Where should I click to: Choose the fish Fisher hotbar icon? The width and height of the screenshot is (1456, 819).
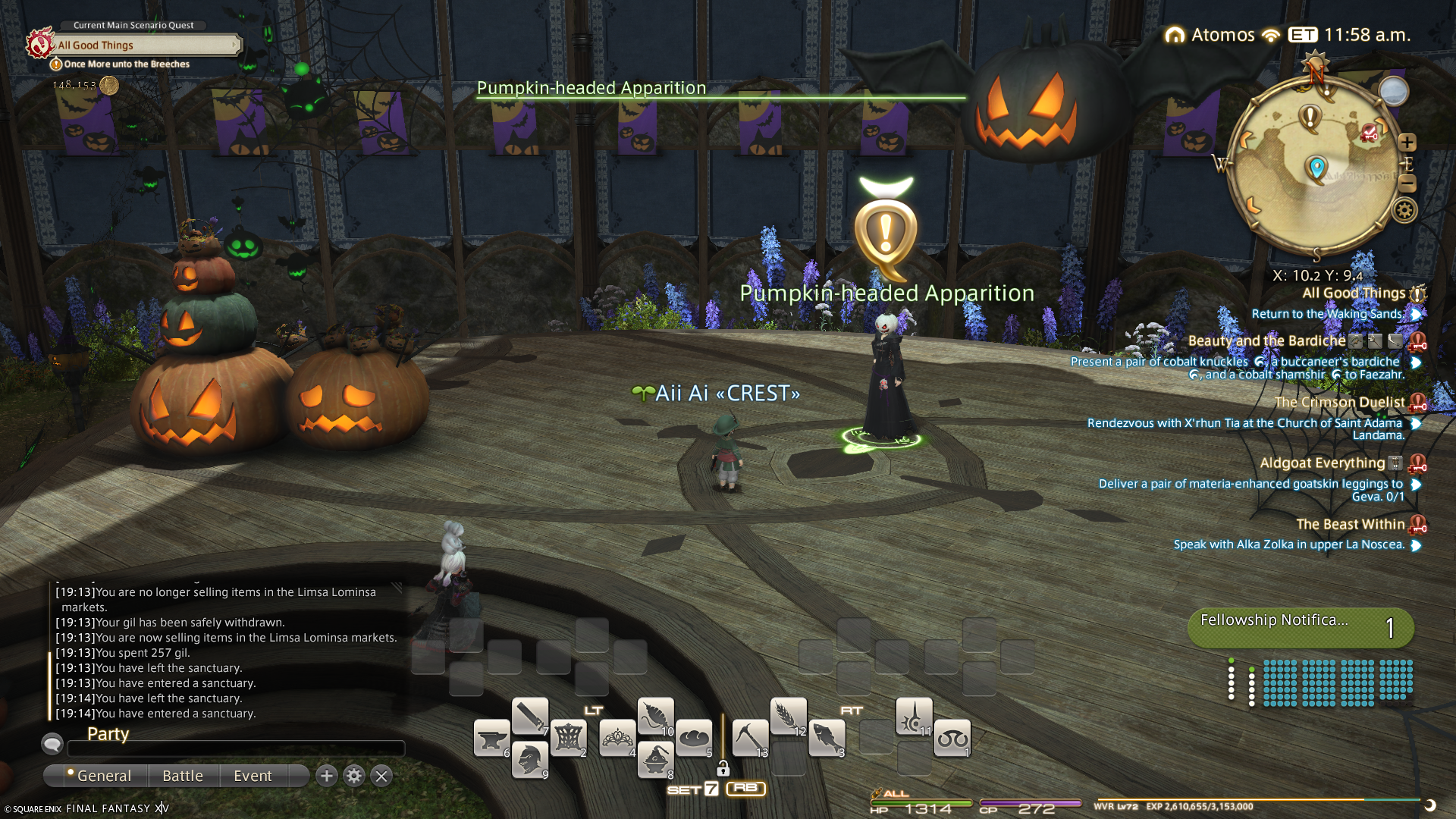click(x=827, y=739)
